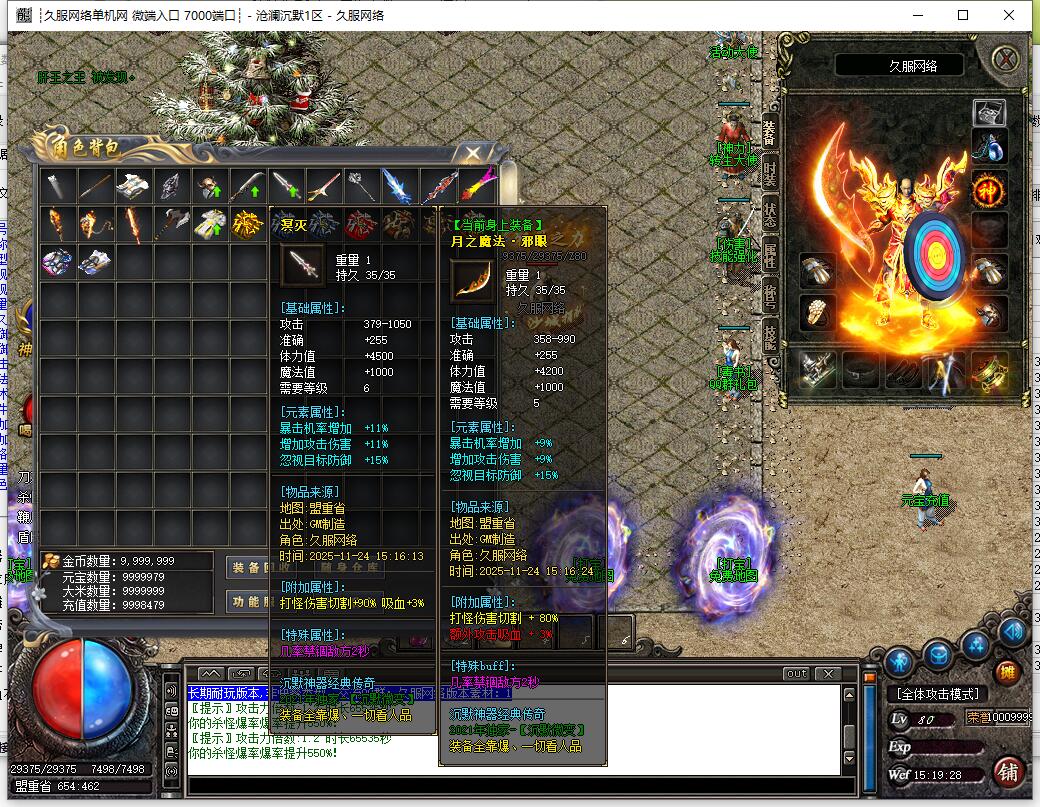Click the 装备回收 equipment recycle button
The image size is (1040, 807).
(249, 566)
